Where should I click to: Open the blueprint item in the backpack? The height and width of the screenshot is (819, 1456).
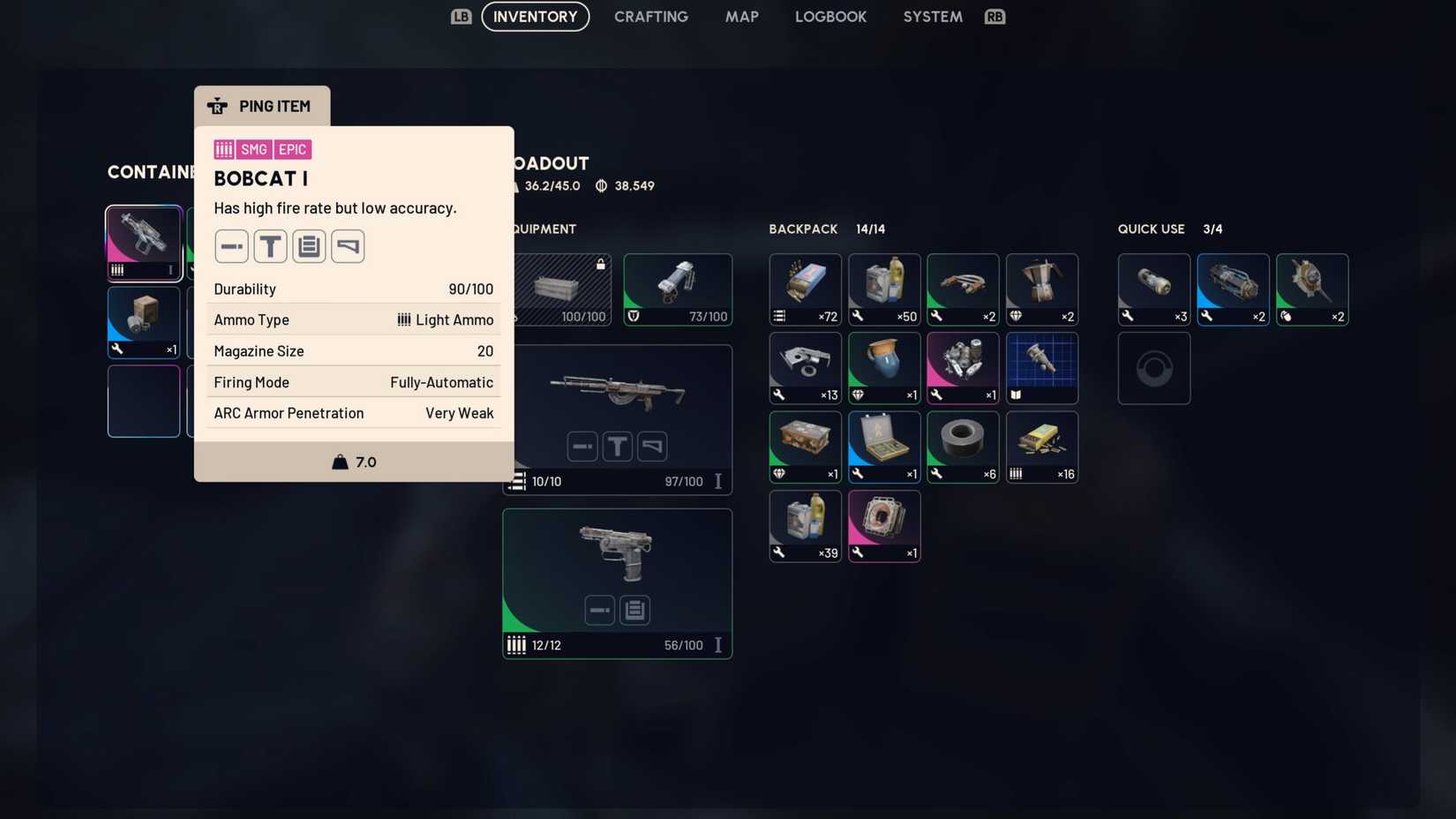1042,368
